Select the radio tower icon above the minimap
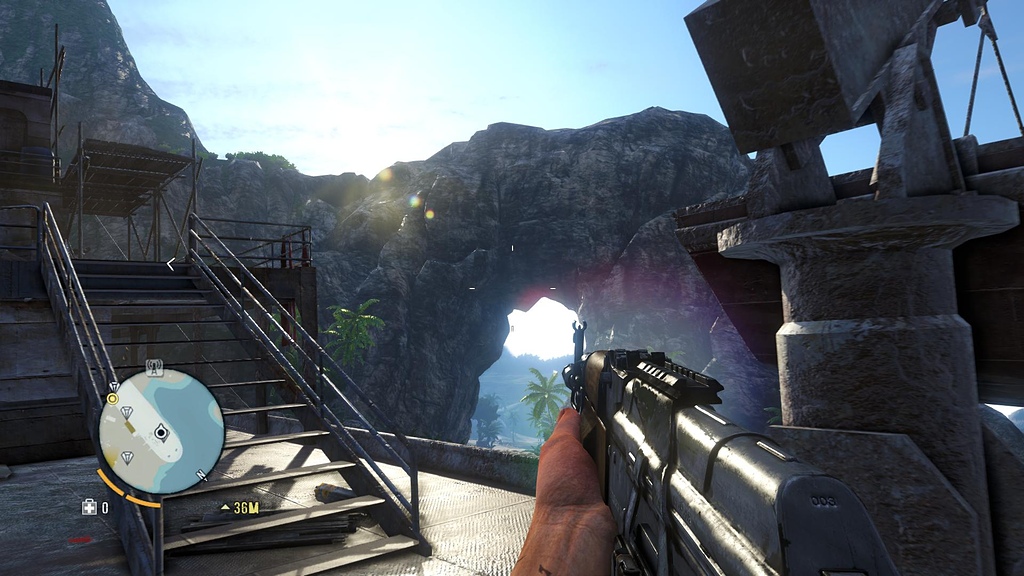 click(154, 366)
